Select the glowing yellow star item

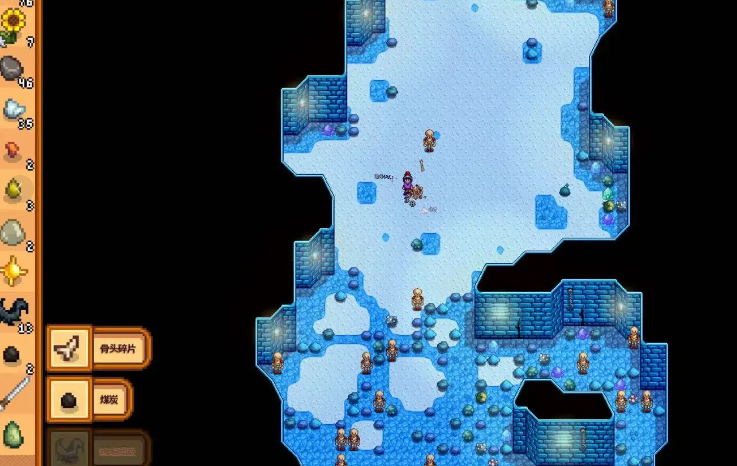[x=13, y=271]
